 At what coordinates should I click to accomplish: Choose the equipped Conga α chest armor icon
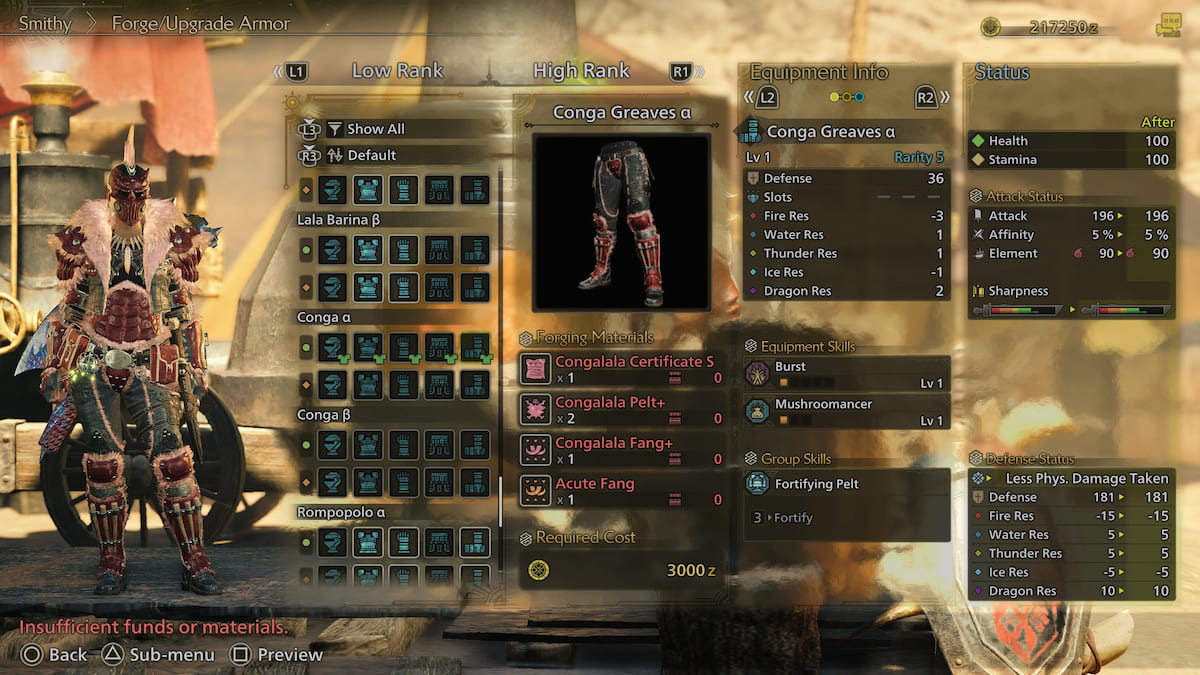click(x=368, y=347)
